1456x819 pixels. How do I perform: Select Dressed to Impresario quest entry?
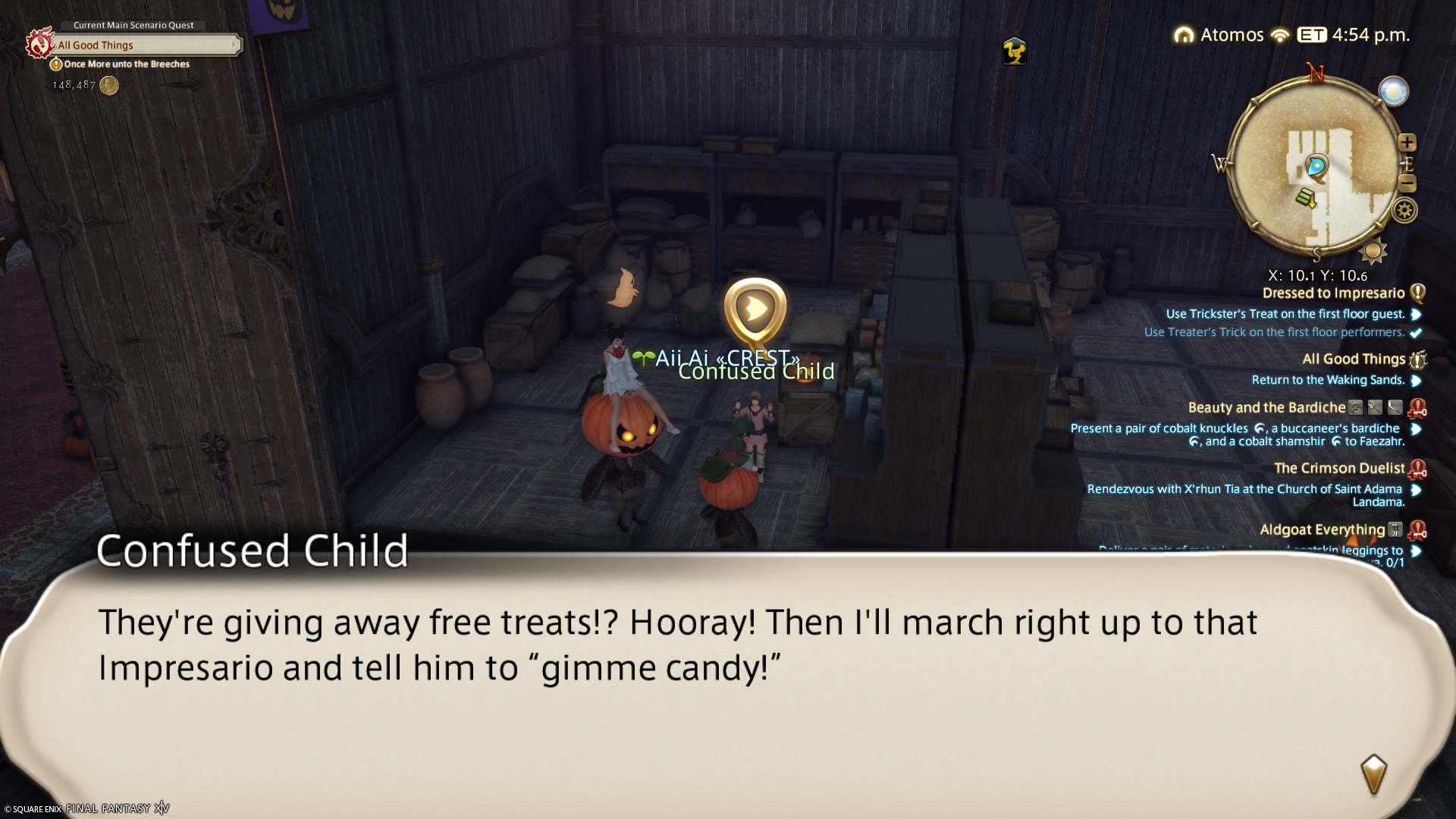1333,293
